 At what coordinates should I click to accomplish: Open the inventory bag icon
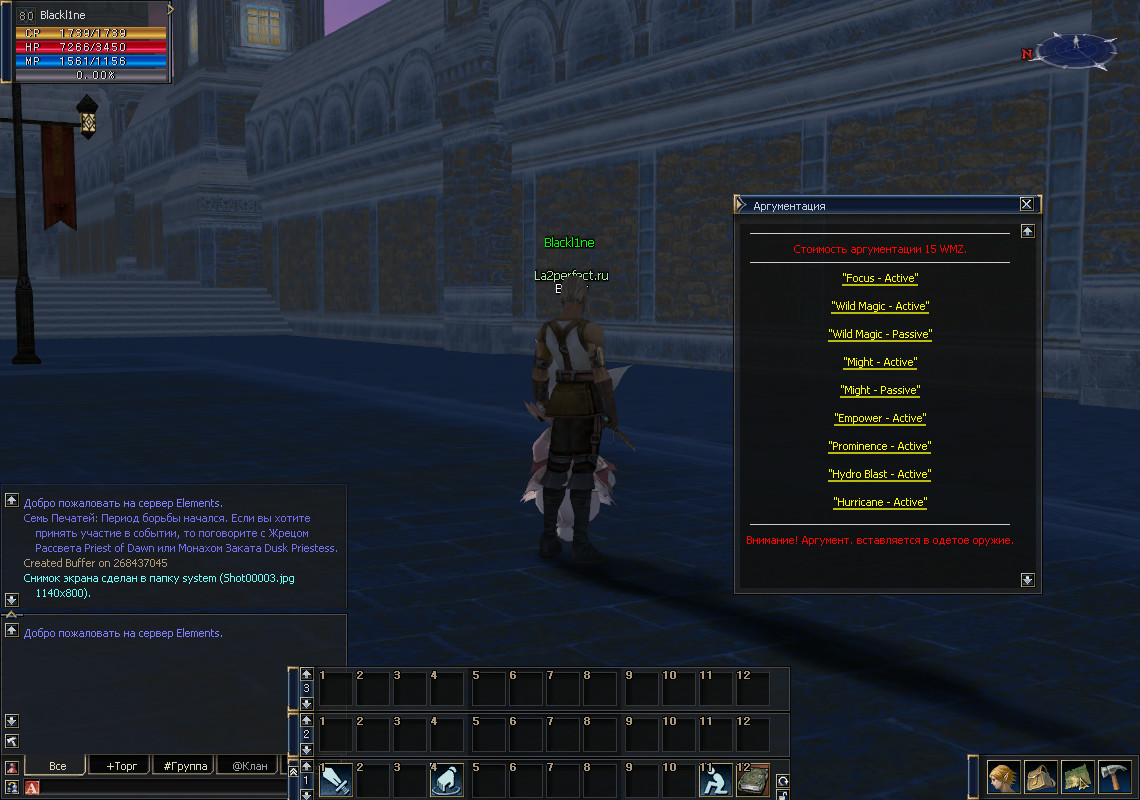tap(1040, 776)
